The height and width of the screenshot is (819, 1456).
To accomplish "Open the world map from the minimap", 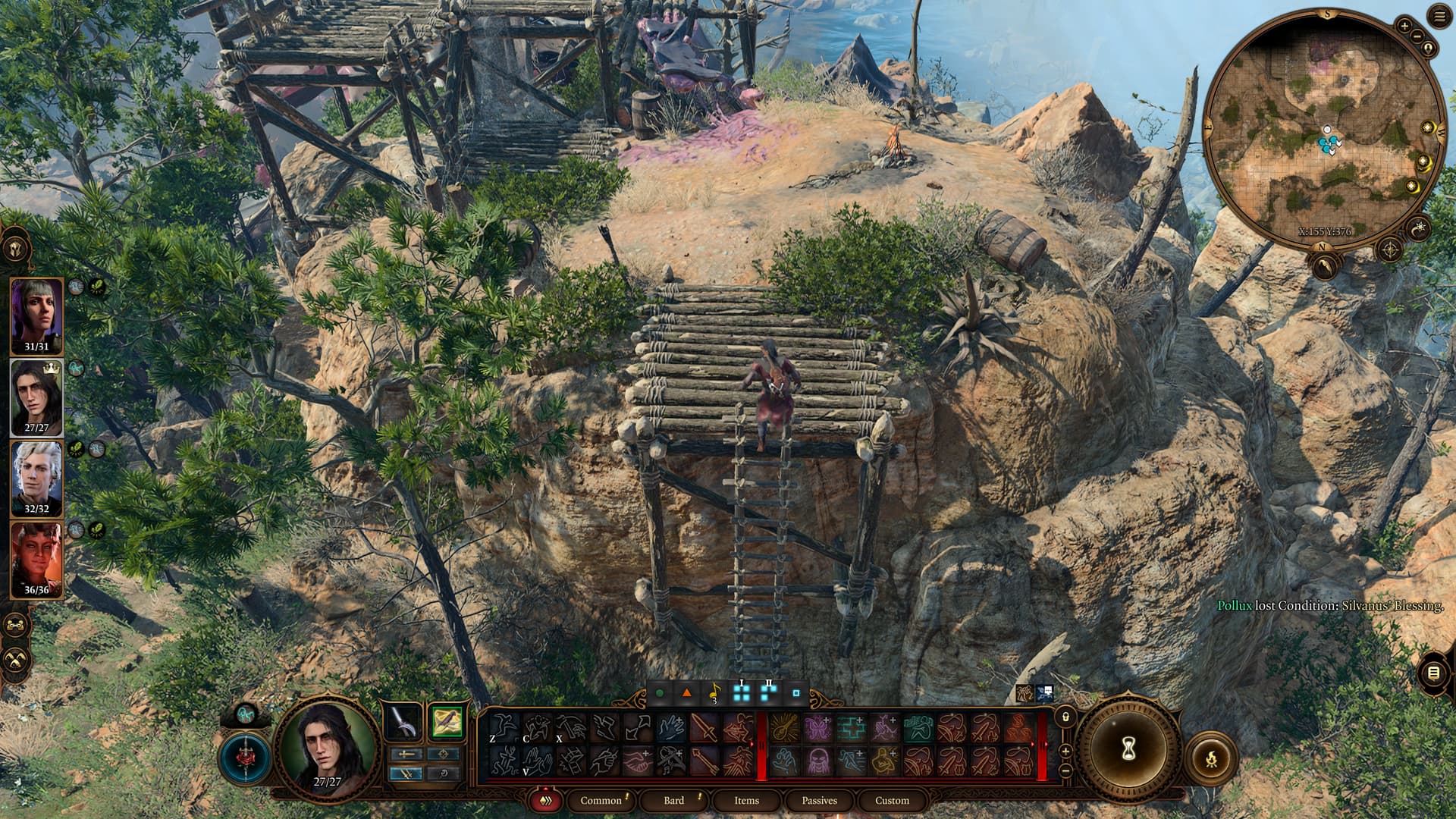I will 1390,249.
